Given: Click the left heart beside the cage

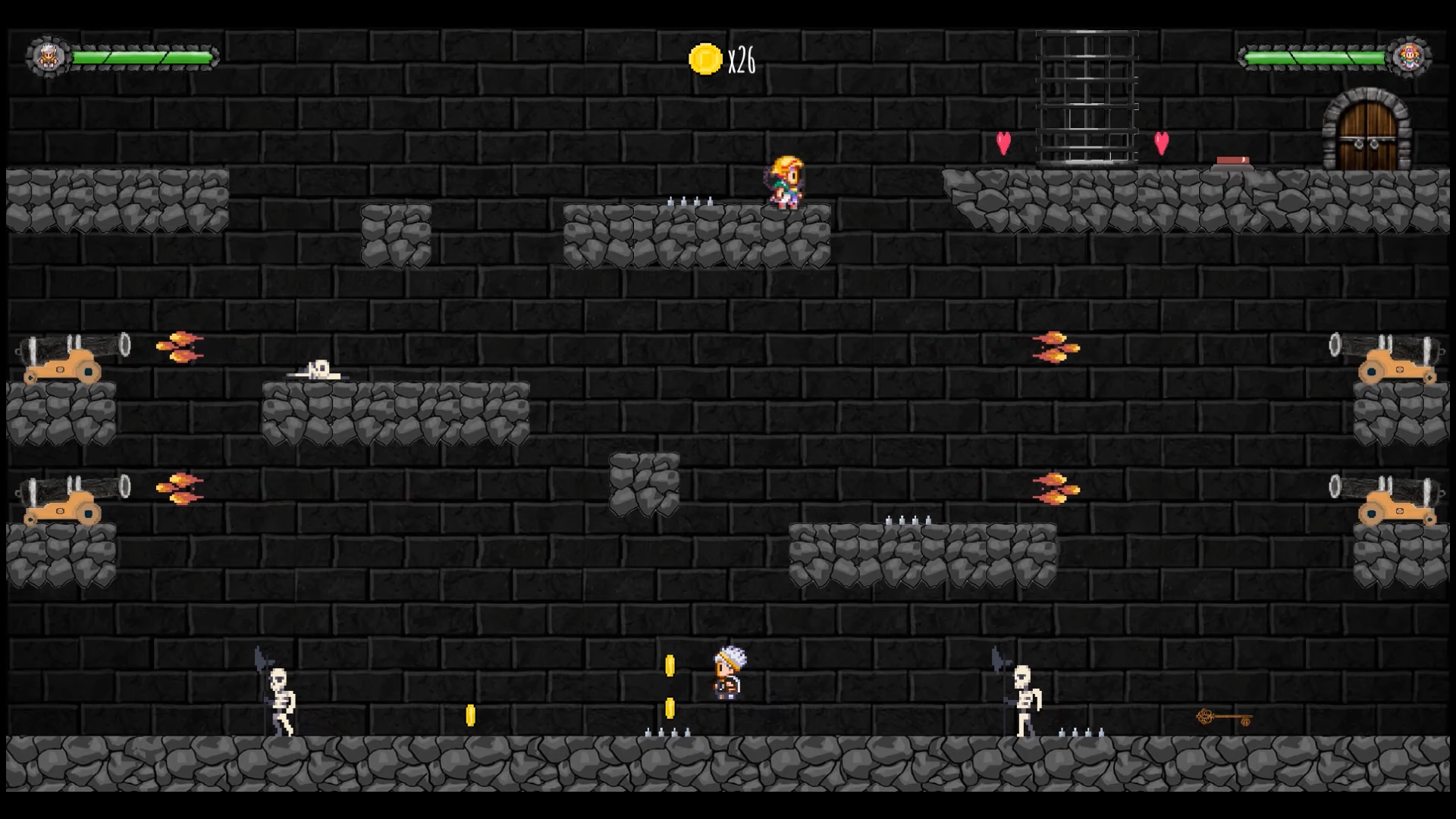Looking at the screenshot, I should tap(1003, 143).
